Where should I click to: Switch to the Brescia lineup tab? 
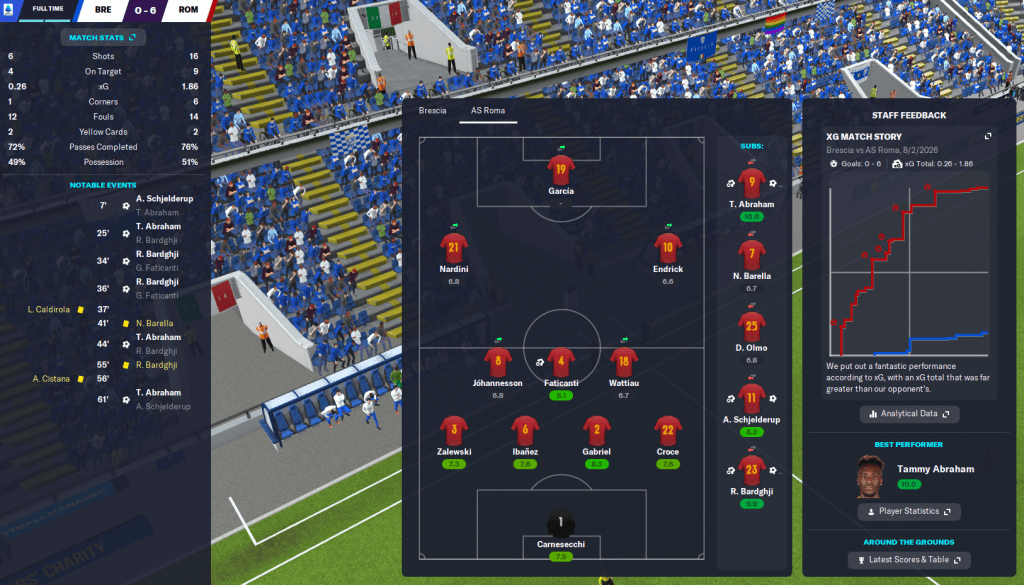click(x=432, y=110)
